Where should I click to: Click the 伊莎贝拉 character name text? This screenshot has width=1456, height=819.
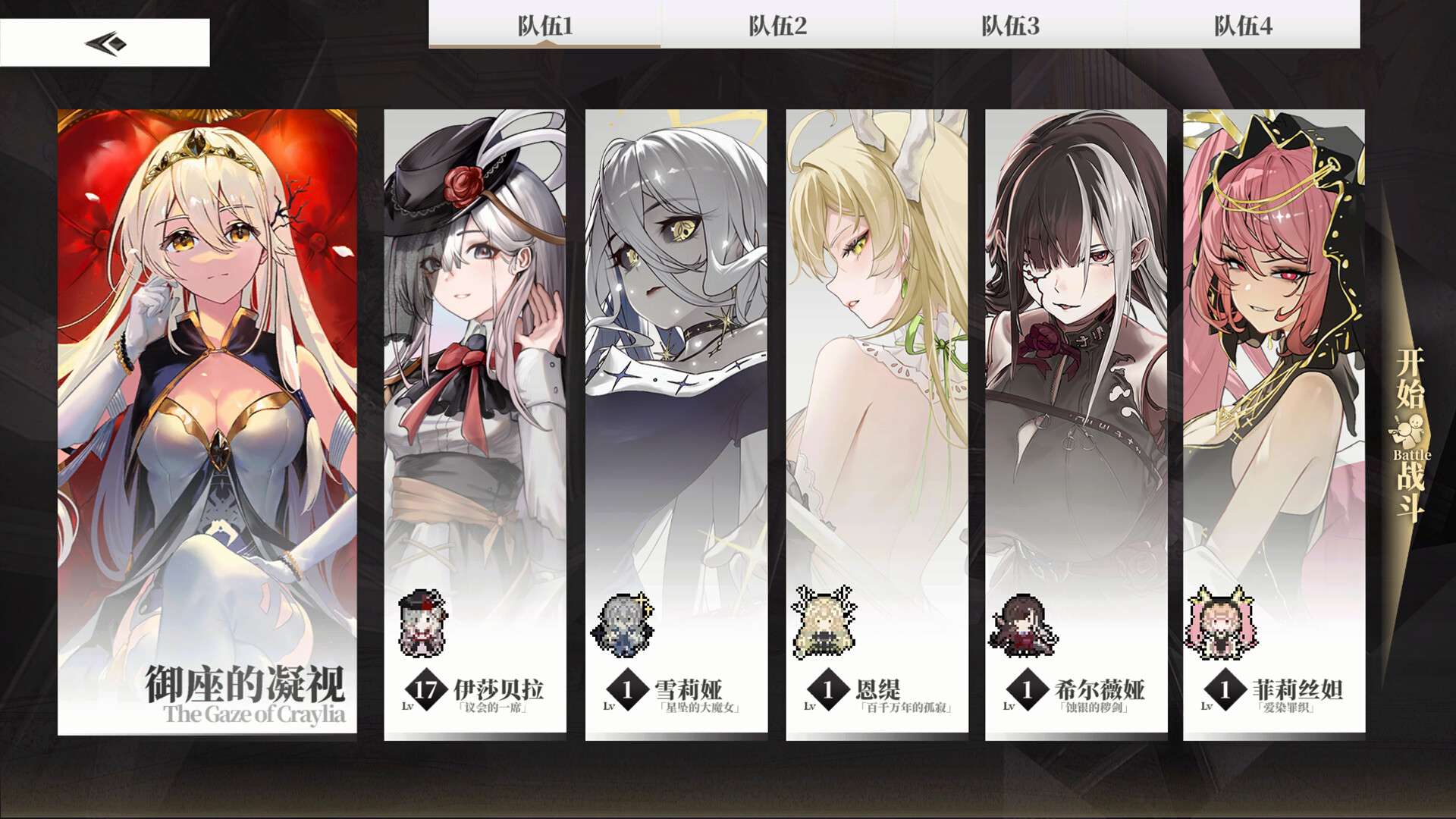pyautogui.click(x=500, y=690)
